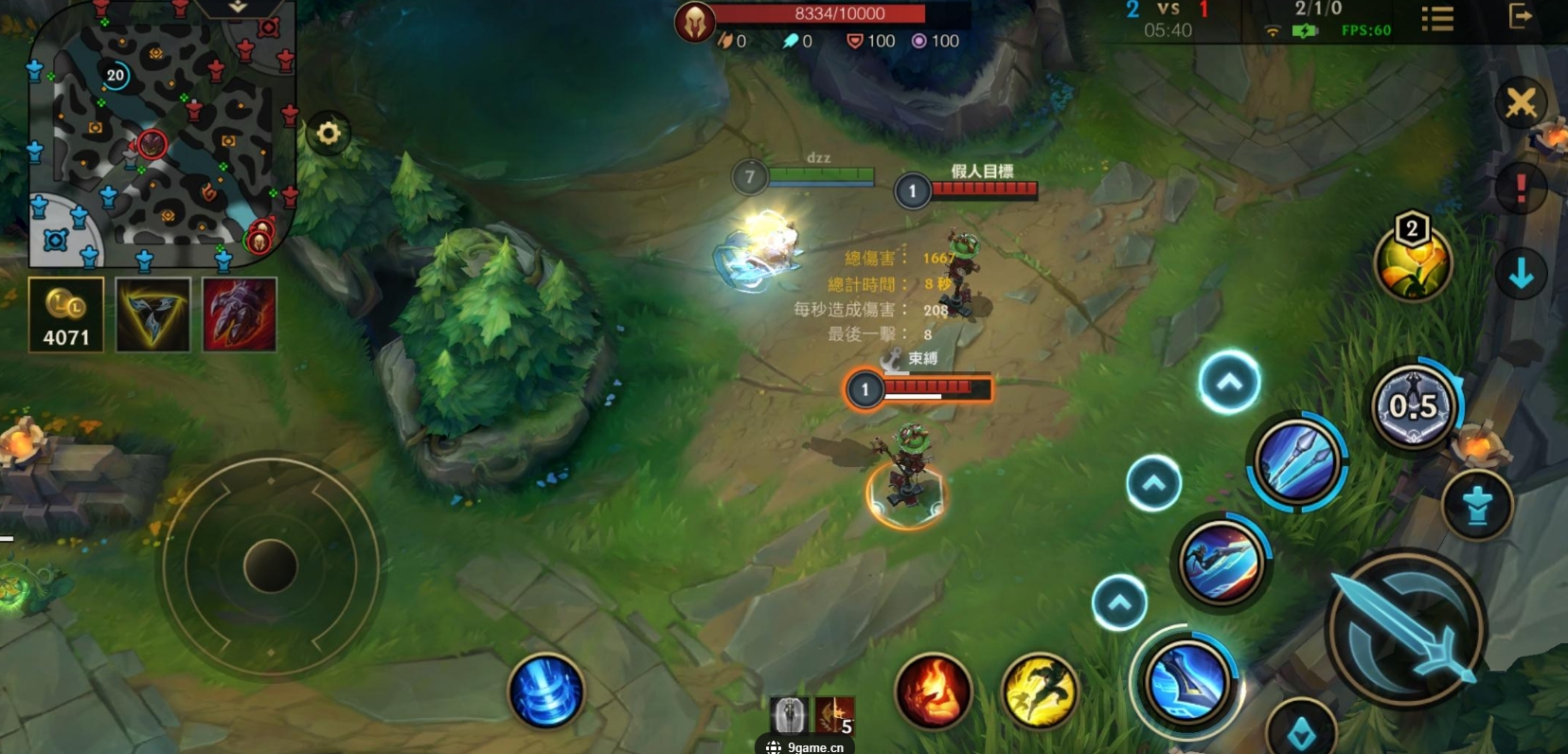This screenshot has height=754, width=1568.
Task: Cast the spear-throw ability
Action: point(1297,461)
